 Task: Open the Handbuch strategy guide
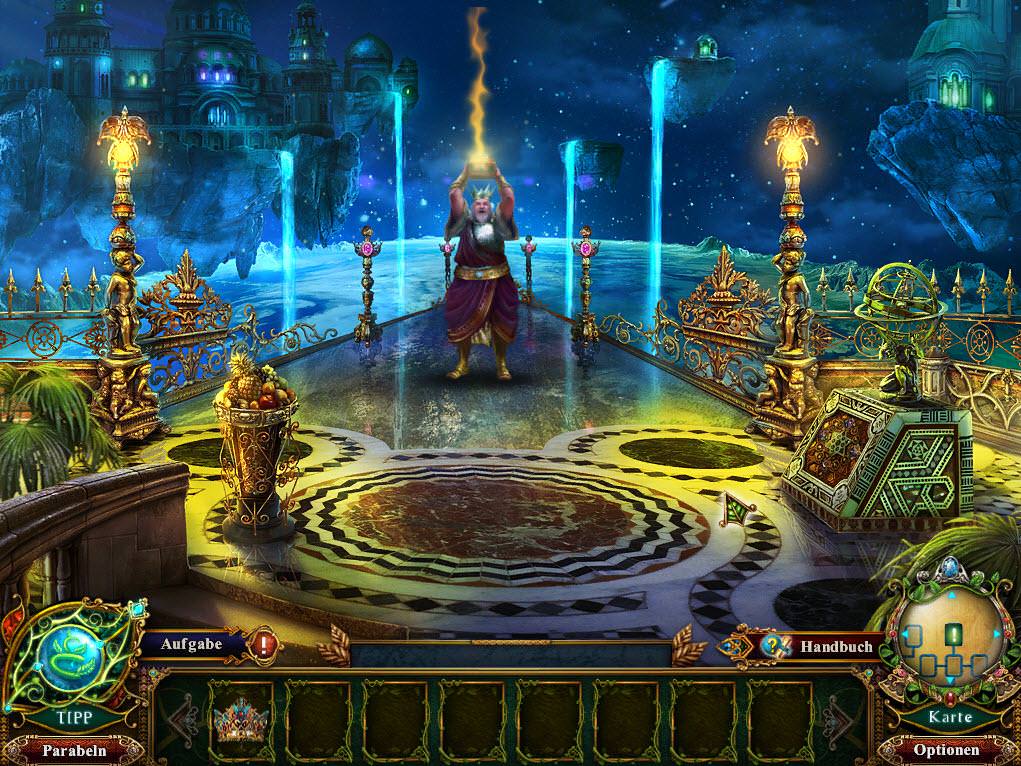coord(835,646)
